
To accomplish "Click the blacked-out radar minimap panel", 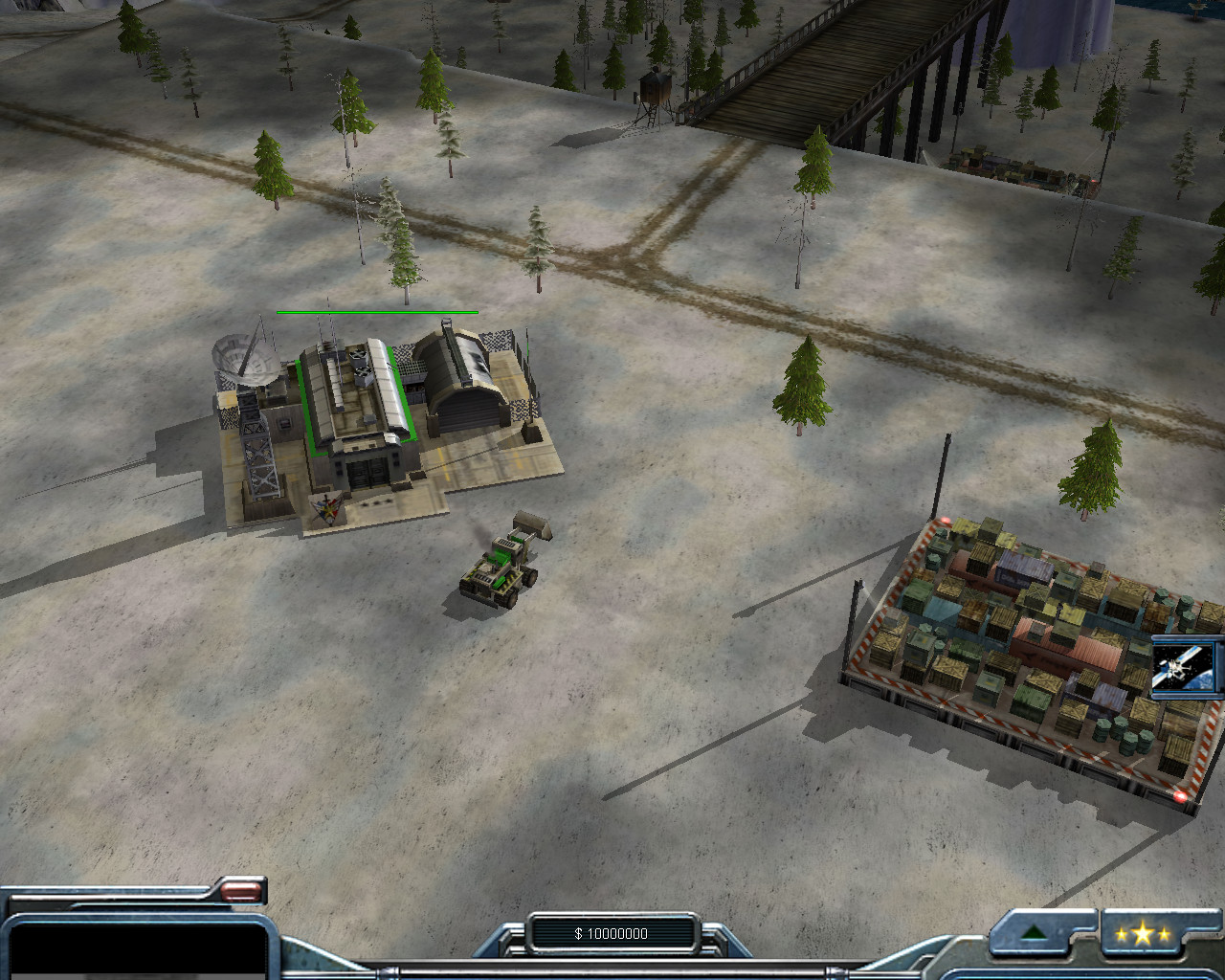I will click(134, 947).
